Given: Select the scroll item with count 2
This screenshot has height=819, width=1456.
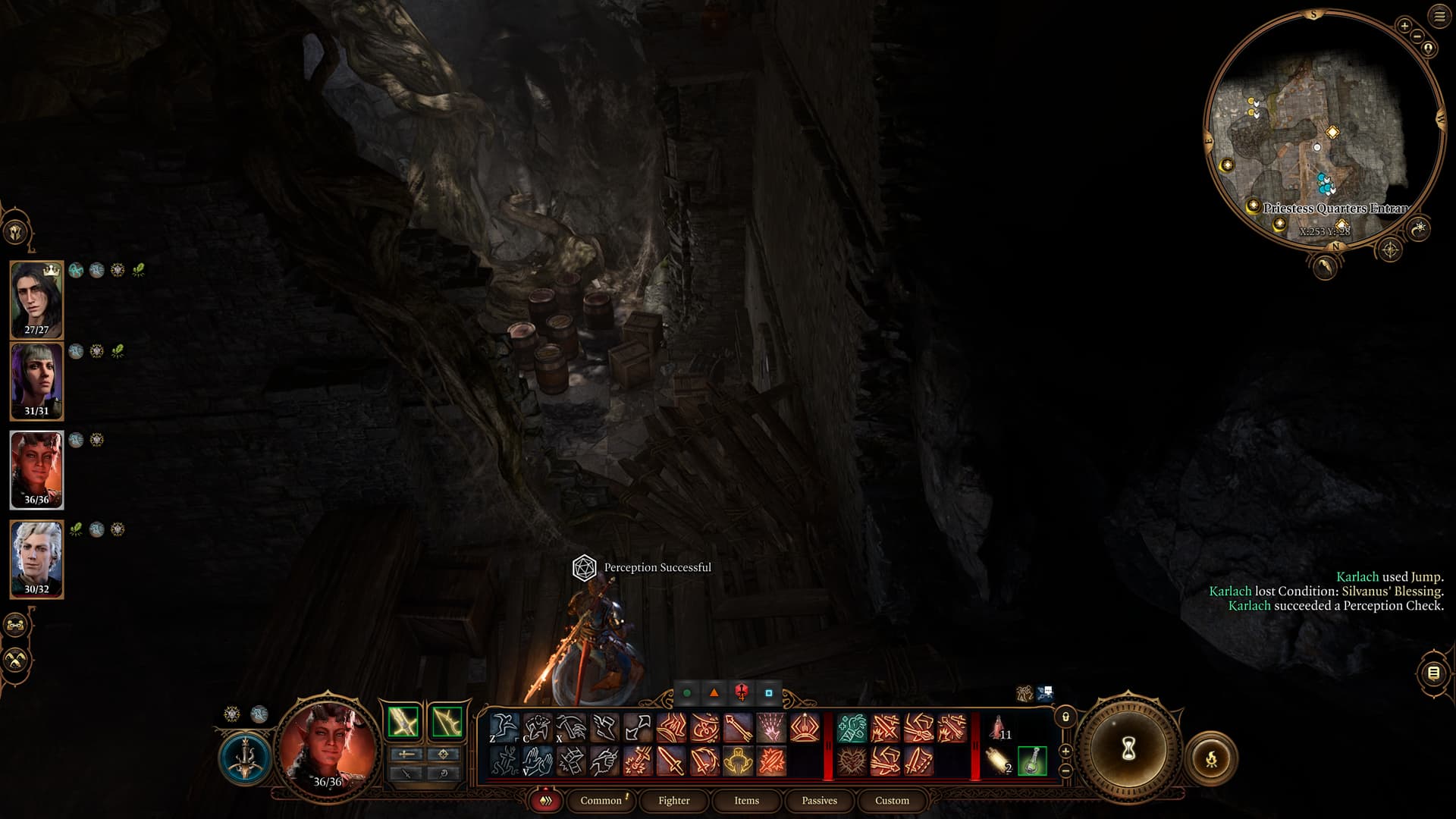Looking at the screenshot, I should point(999,761).
